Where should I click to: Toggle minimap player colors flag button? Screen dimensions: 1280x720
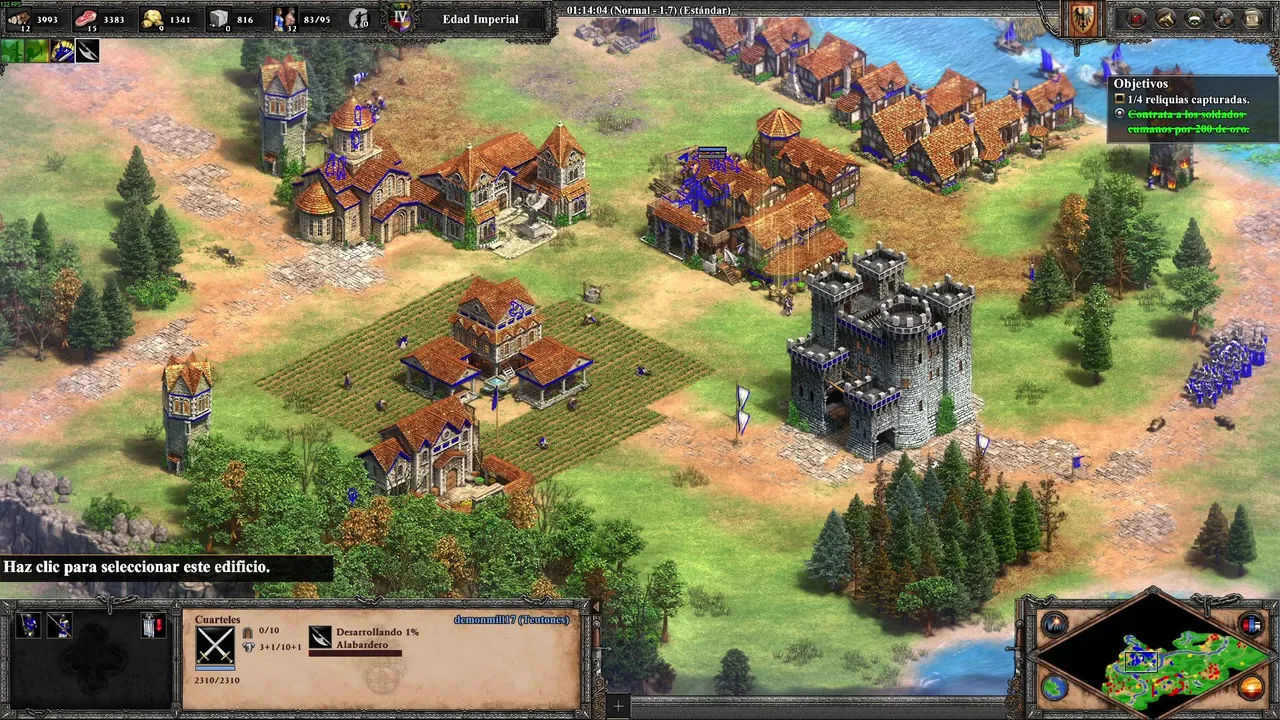tap(1251, 625)
